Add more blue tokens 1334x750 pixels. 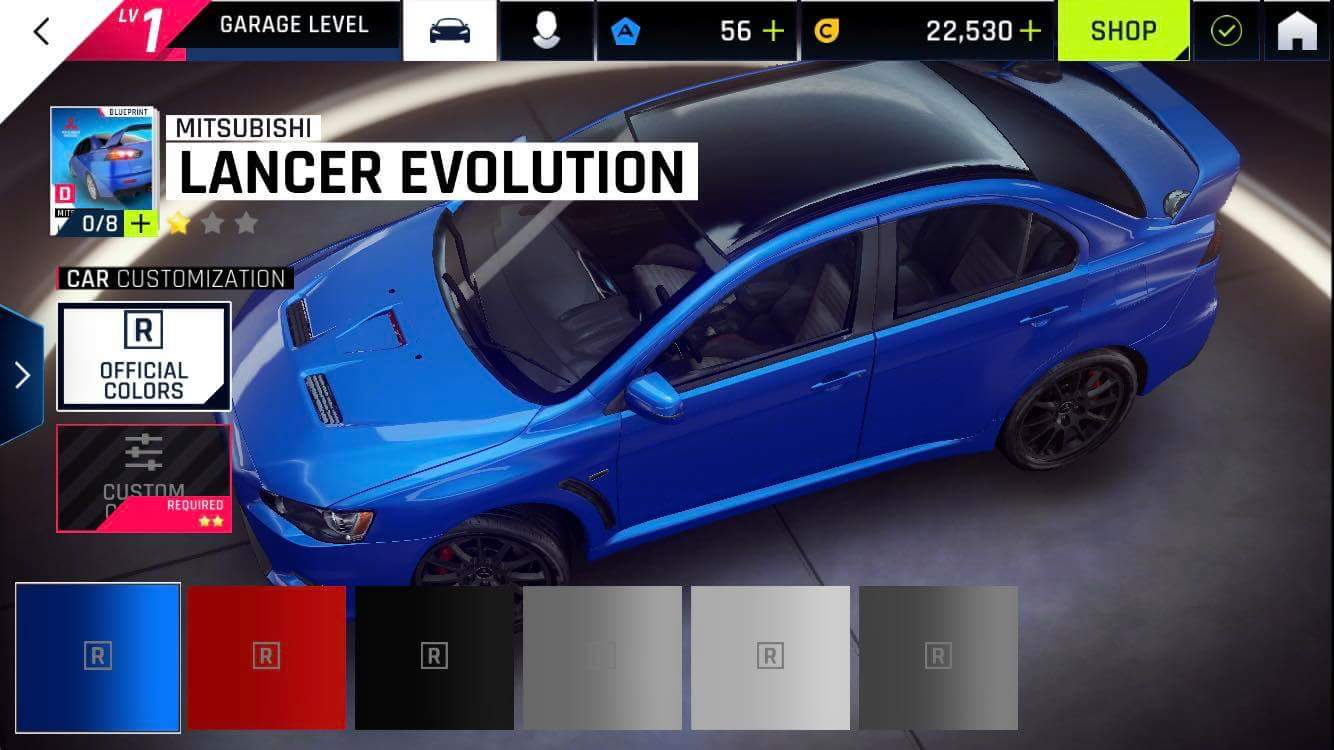[x=773, y=31]
